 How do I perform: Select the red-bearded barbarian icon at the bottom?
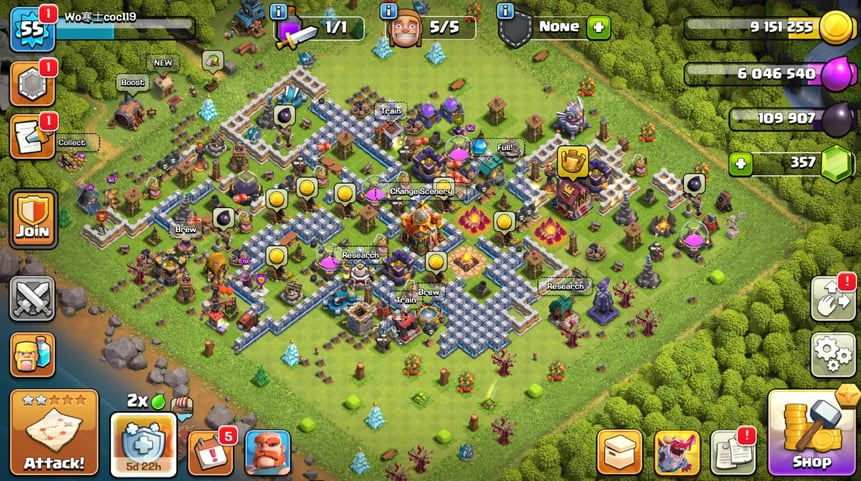[267, 453]
